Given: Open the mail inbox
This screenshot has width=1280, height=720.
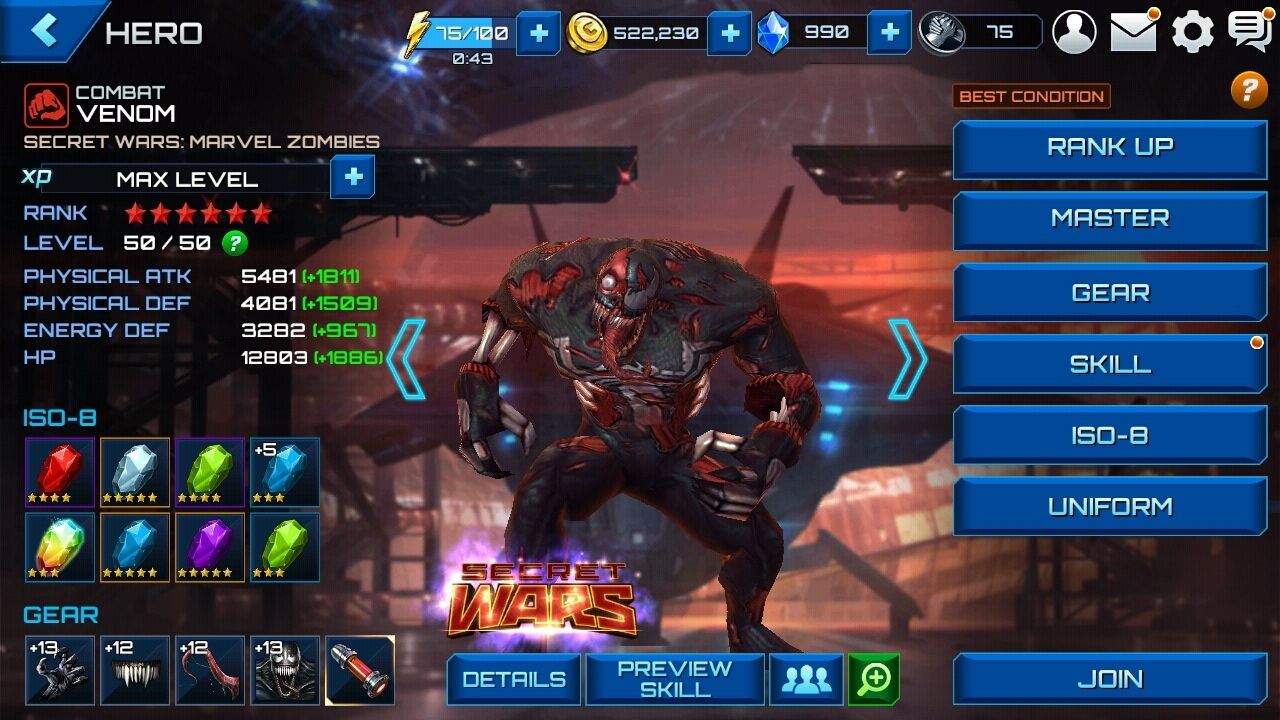Looking at the screenshot, I should pos(1133,32).
